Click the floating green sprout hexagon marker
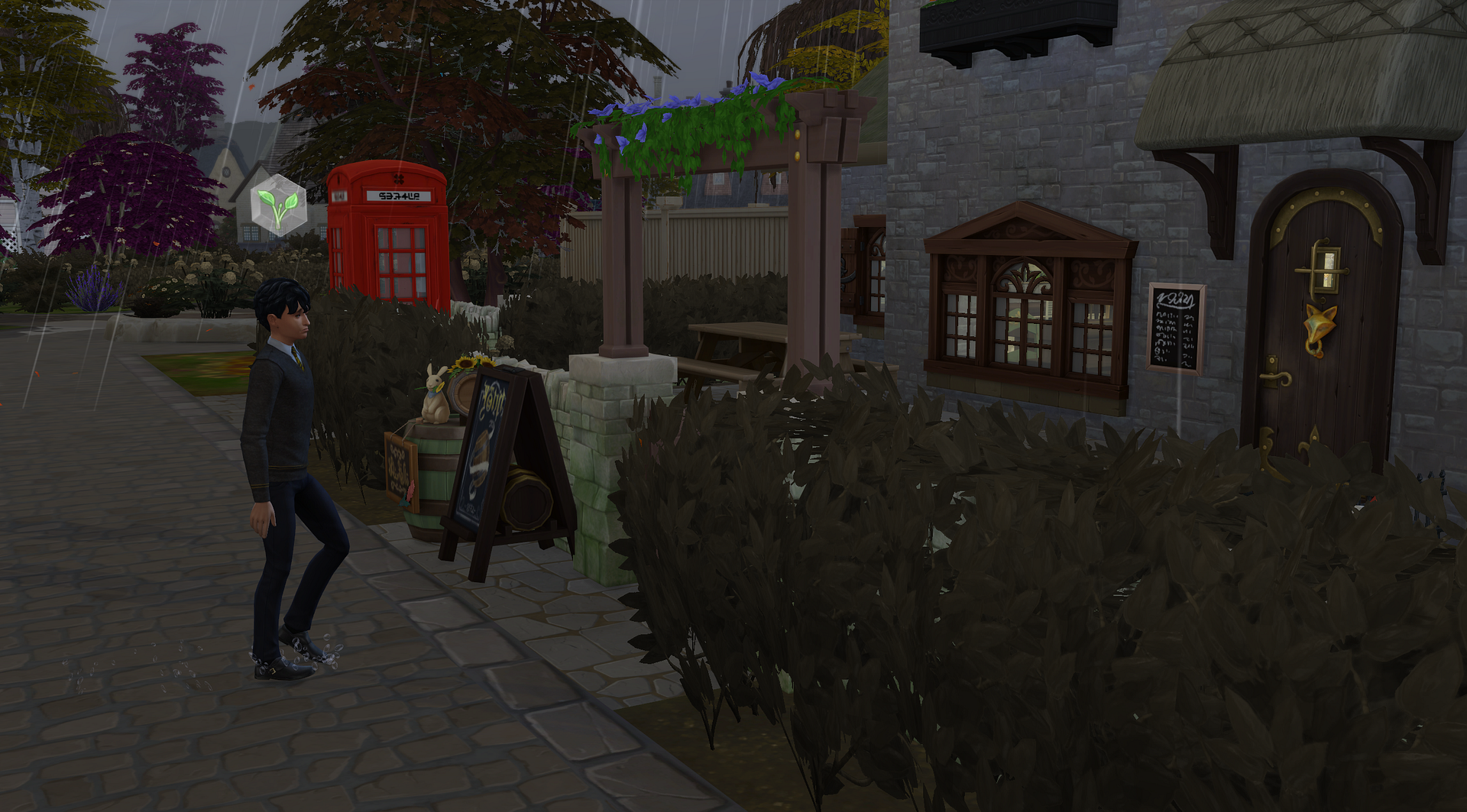Screen dimensions: 1467x812 [279, 205]
